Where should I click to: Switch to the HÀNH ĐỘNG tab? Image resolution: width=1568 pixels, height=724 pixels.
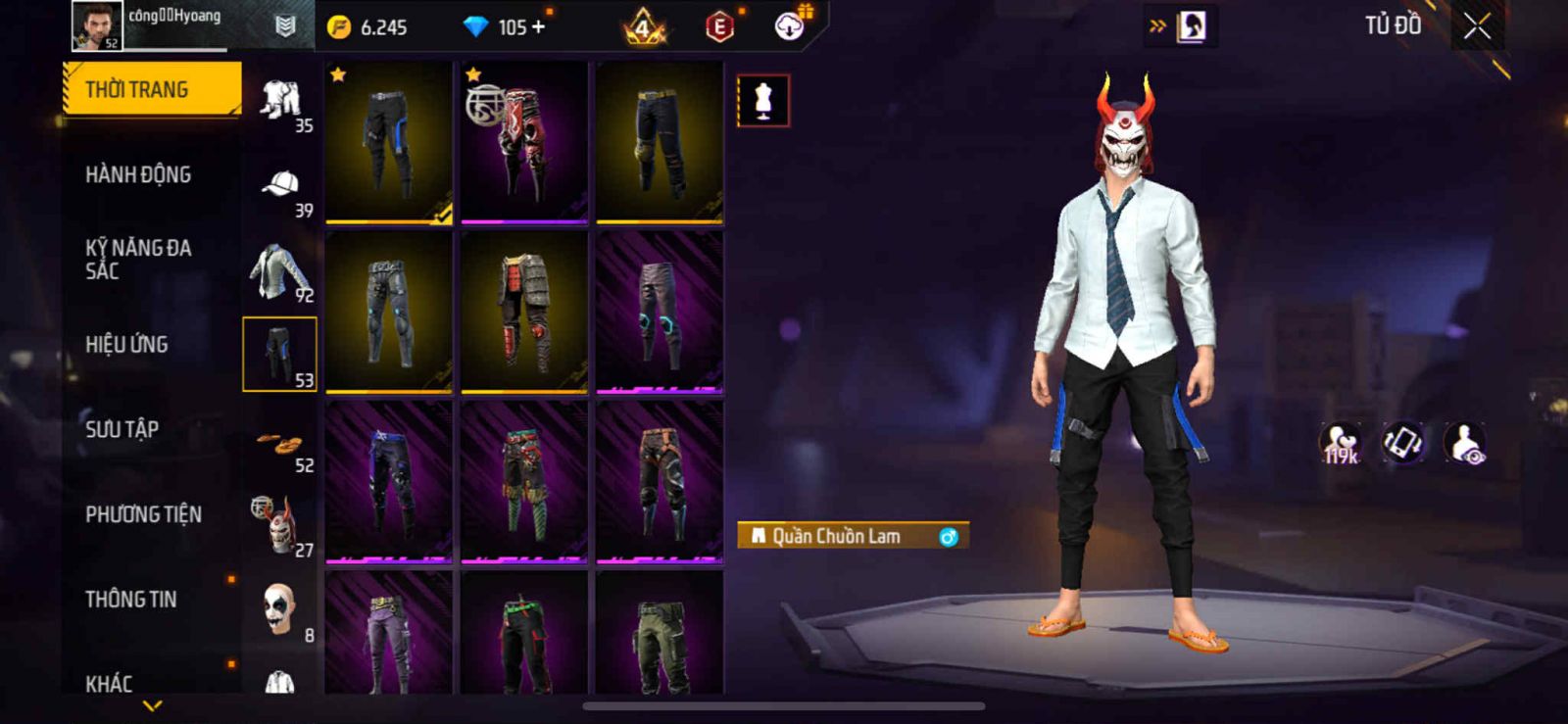tap(138, 174)
